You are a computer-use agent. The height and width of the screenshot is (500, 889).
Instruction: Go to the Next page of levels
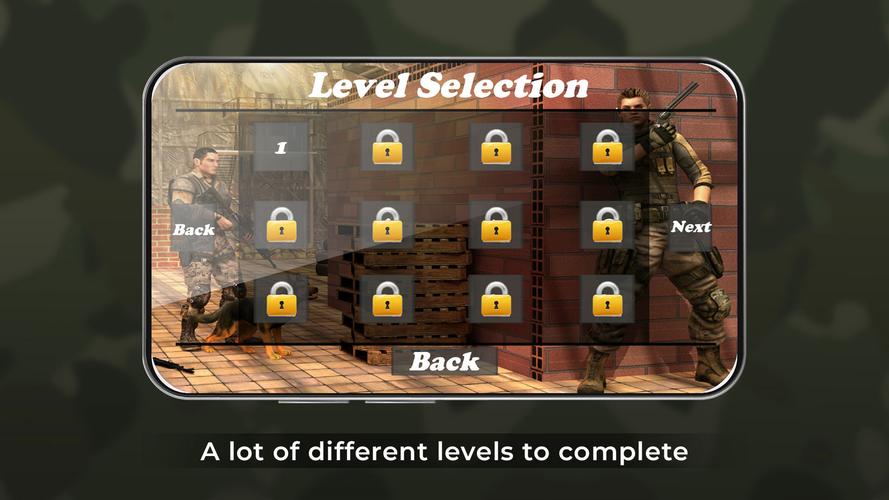click(690, 227)
